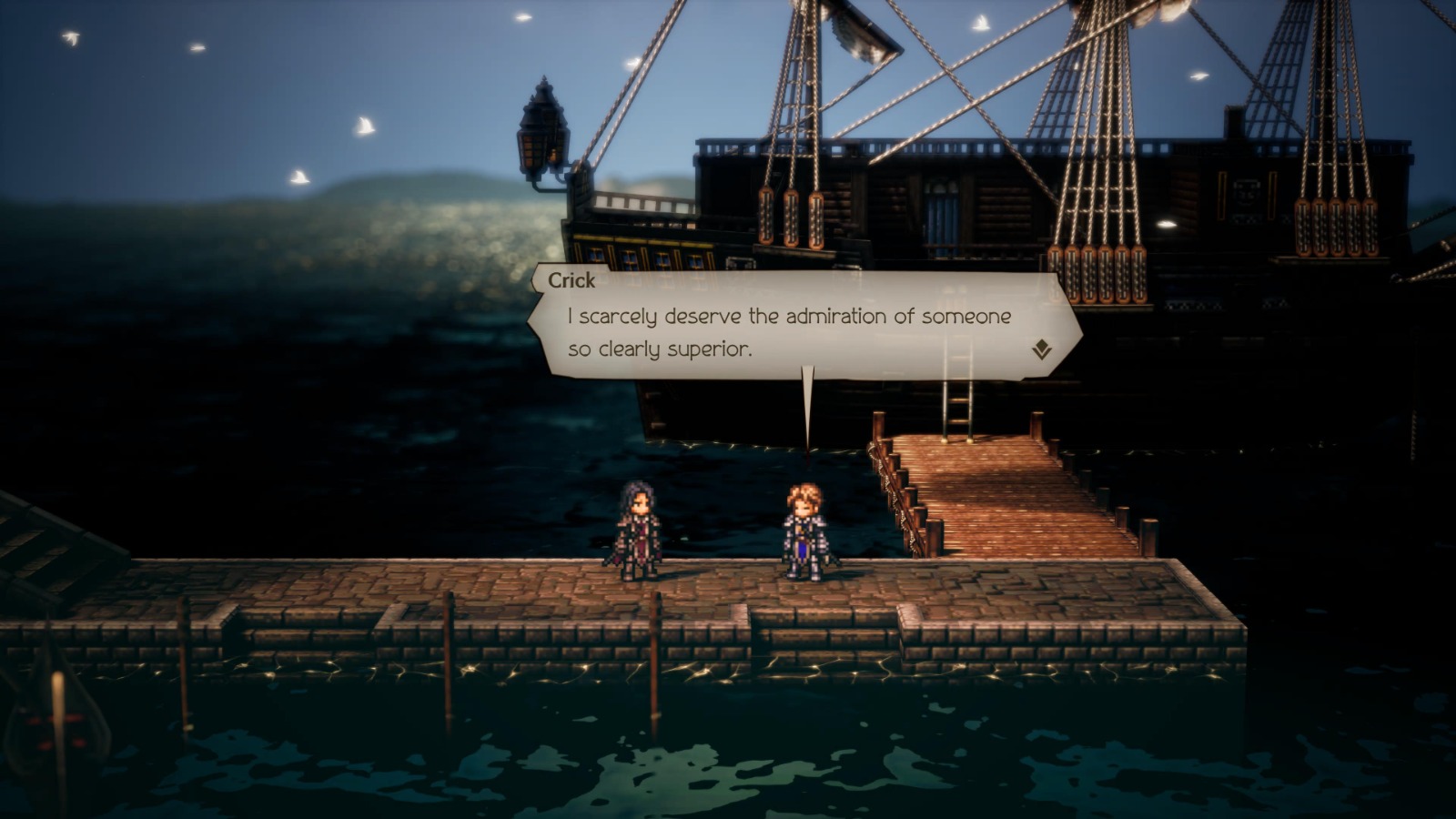
Task: Click the Crick name label
Action: pos(572,280)
